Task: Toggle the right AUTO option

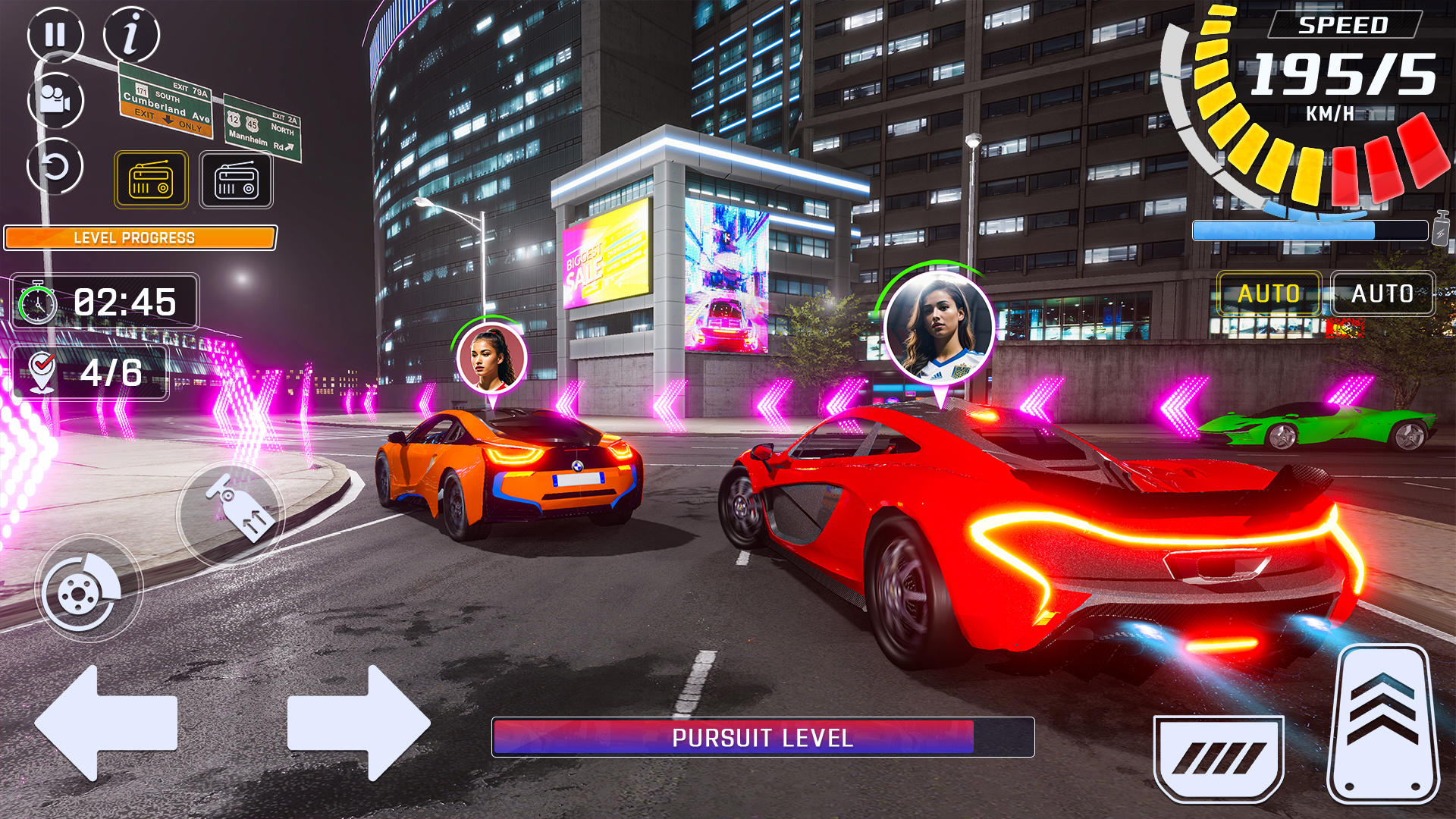Action: click(x=1382, y=293)
